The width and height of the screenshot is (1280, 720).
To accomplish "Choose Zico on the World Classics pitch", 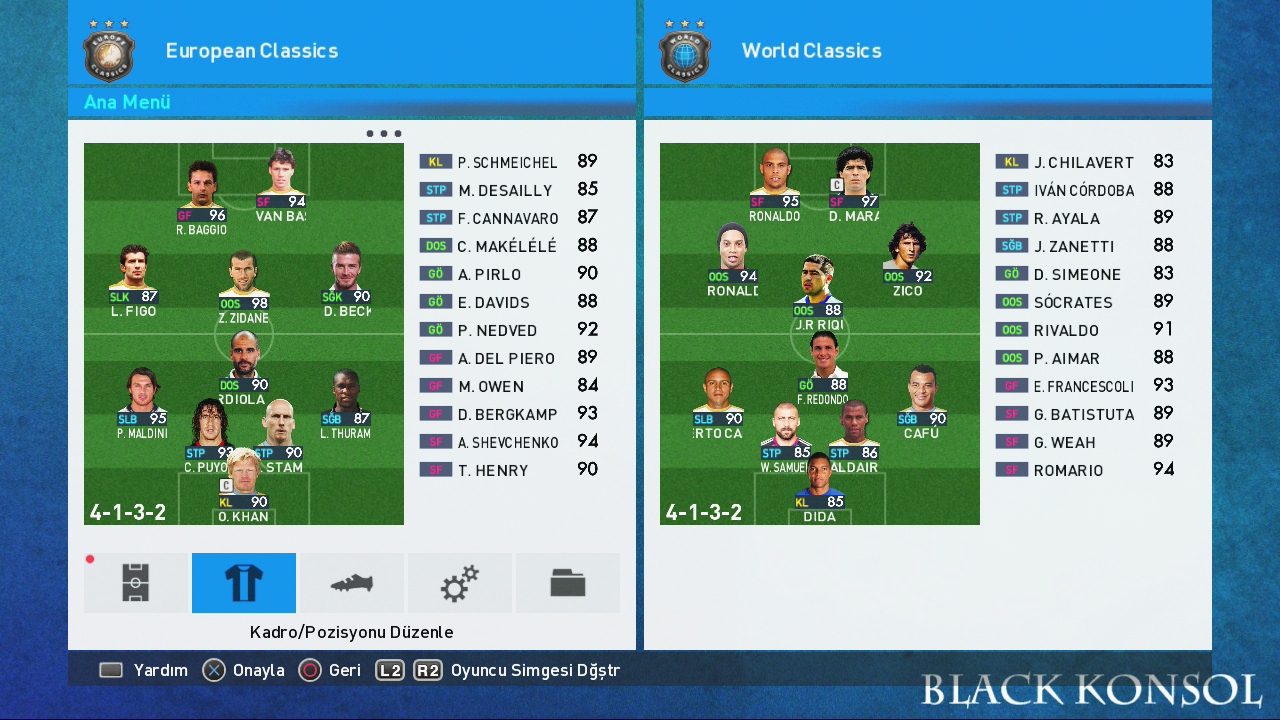I will click(x=909, y=258).
